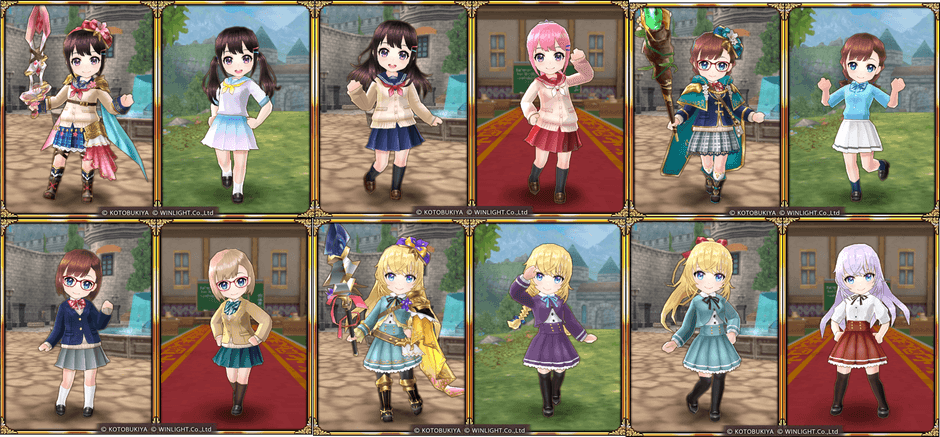Viewport: 940px width, 437px height.
Task: Open the blonde girl with red bow card
Action: [x=706, y=328]
